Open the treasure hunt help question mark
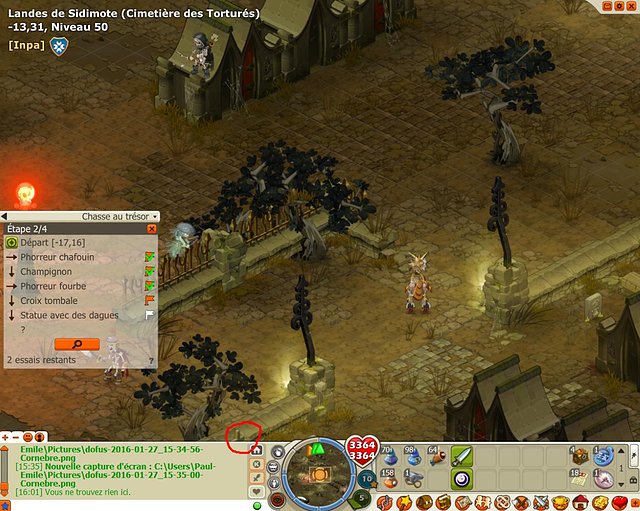The height and width of the screenshot is (511, 640). [x=151, y=361]
